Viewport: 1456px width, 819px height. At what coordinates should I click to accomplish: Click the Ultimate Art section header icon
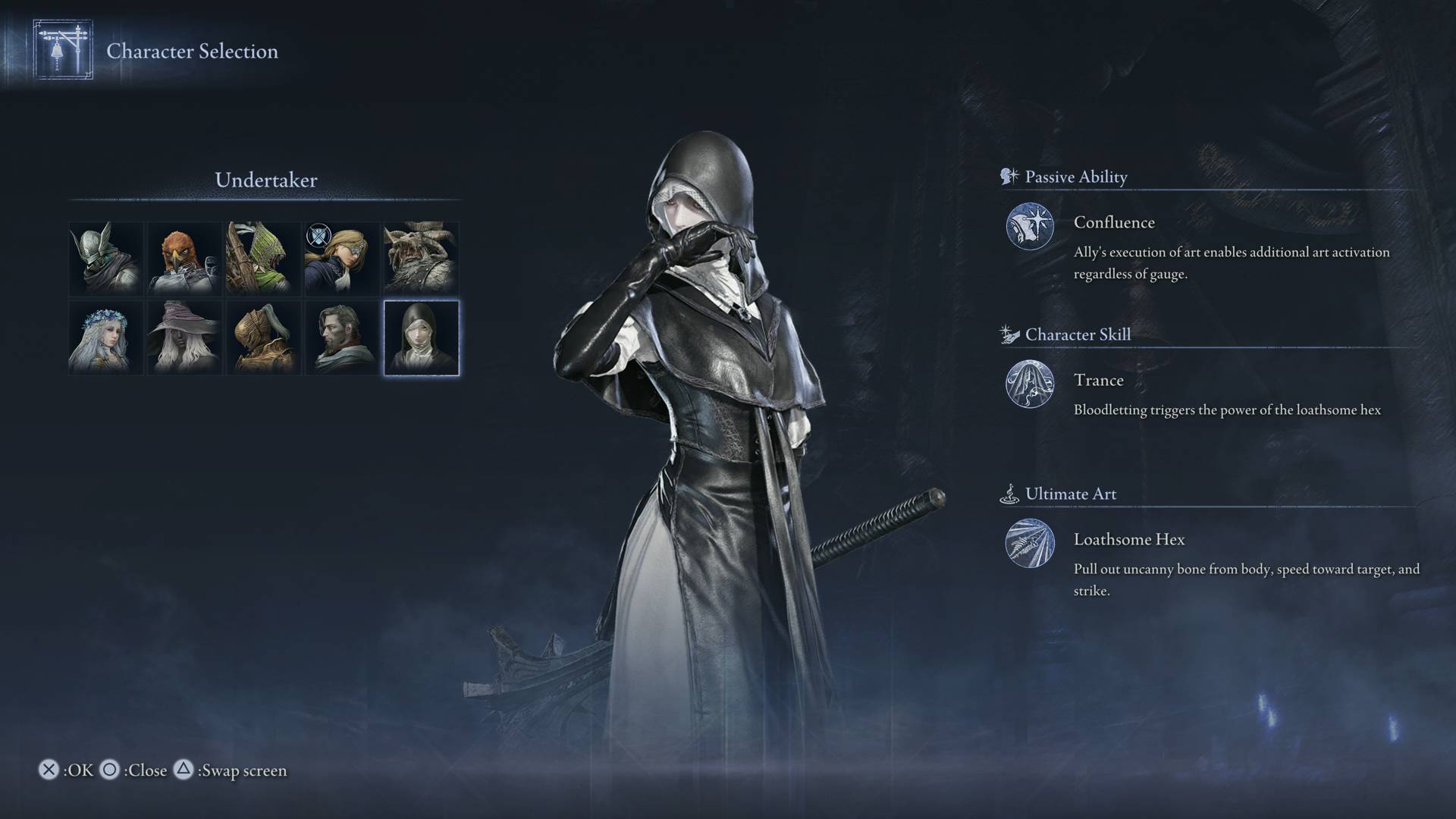(x=1009, y=493)
